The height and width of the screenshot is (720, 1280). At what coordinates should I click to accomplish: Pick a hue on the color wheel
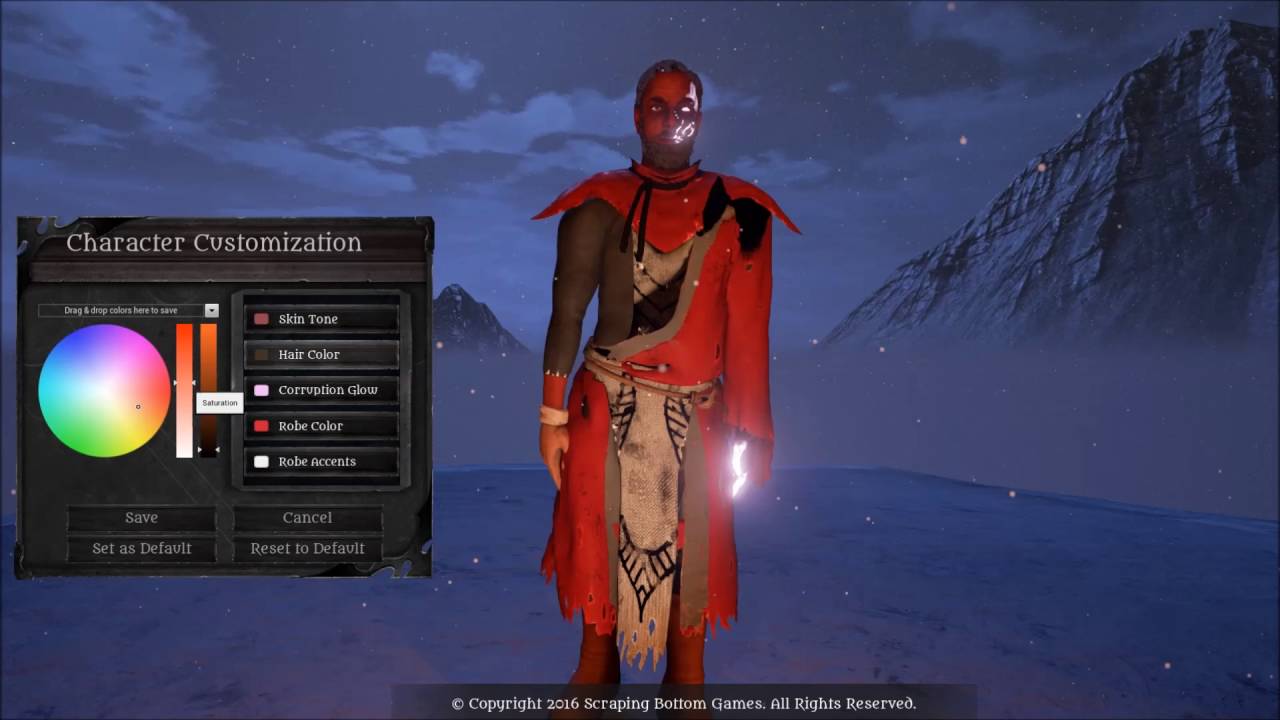tap(104, 390)
